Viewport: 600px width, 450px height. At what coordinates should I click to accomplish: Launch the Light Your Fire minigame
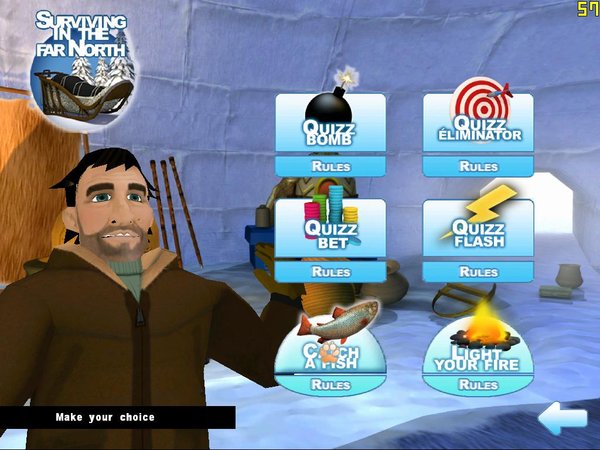coord(477,345)
